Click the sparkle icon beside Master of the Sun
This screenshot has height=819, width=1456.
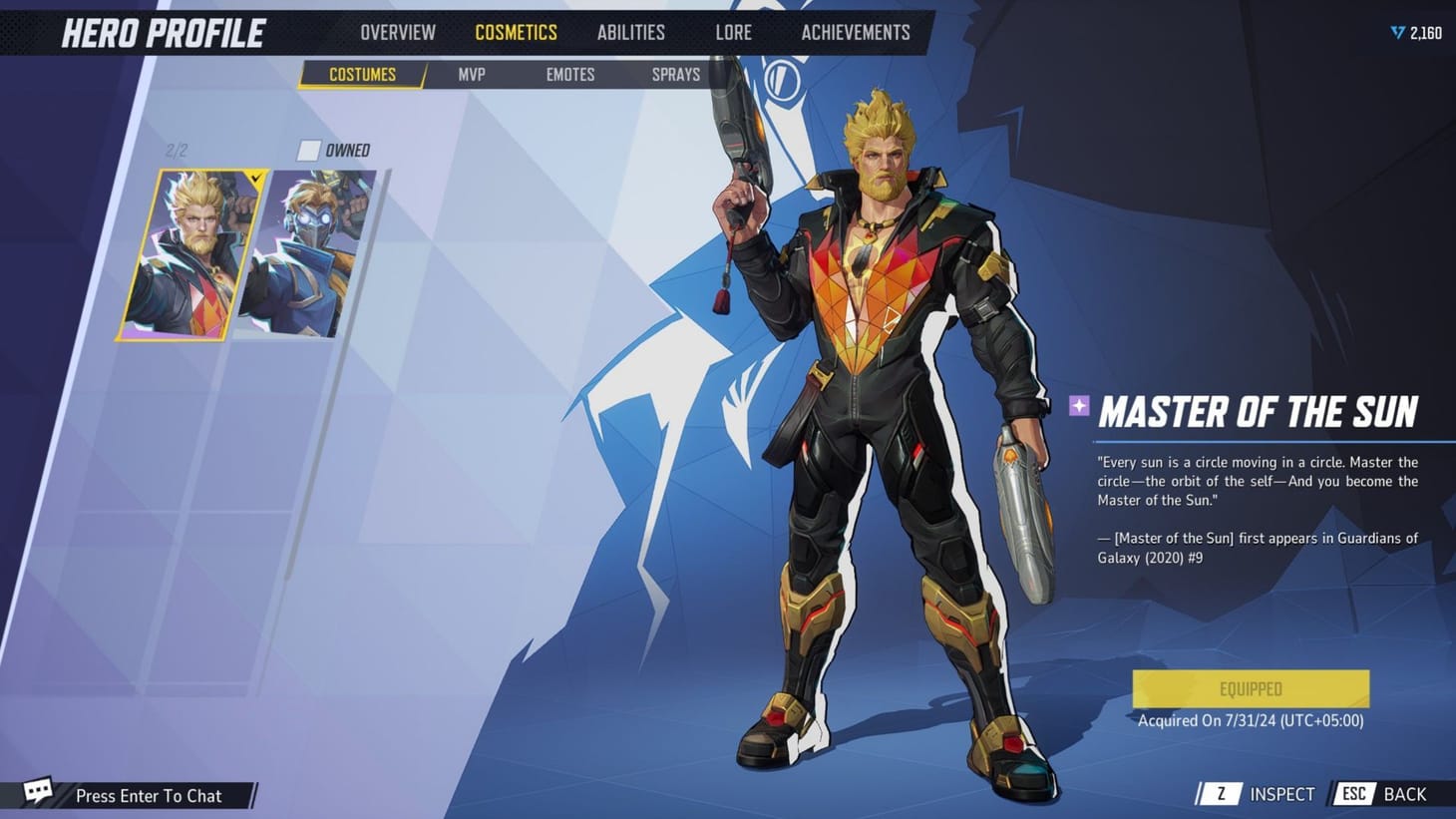(1077, 405)
